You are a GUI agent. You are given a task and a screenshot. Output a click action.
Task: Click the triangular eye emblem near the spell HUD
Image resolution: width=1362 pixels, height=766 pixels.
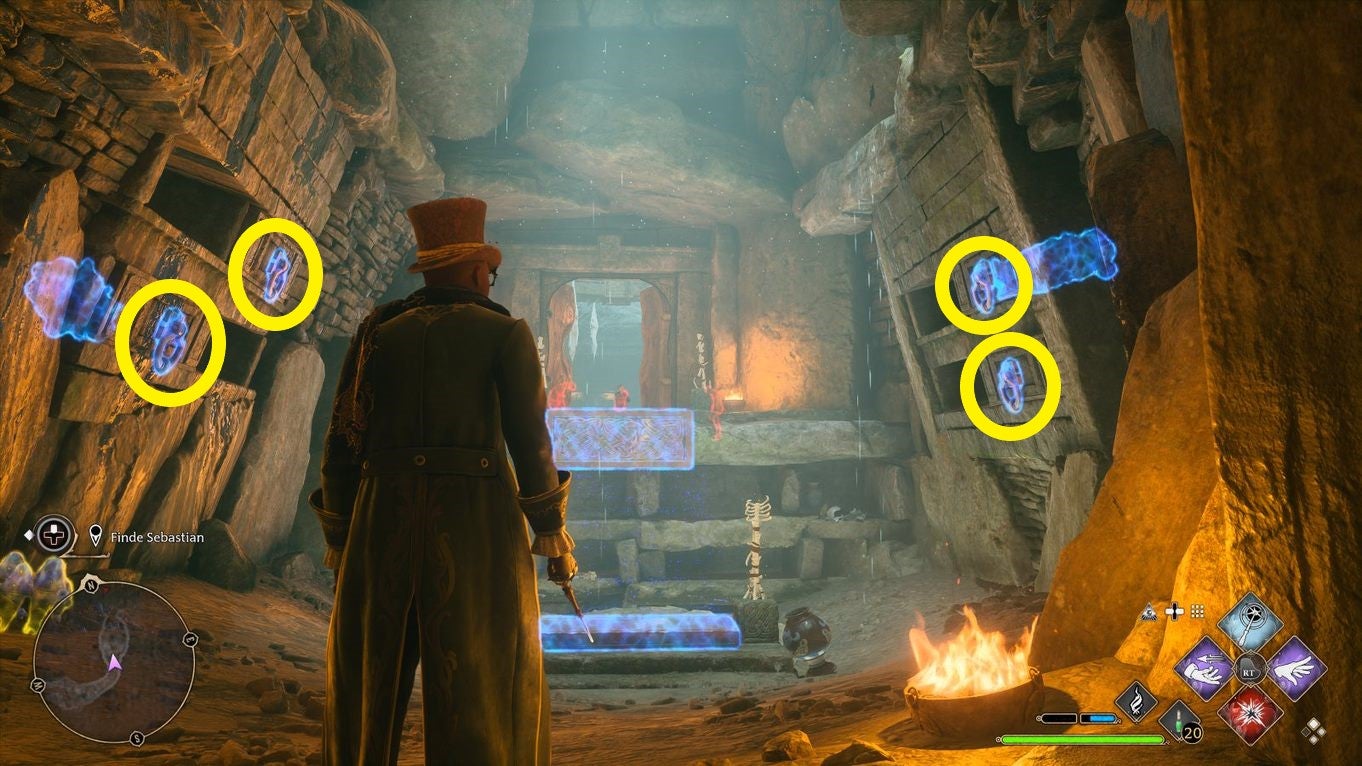coord(1148,612)
